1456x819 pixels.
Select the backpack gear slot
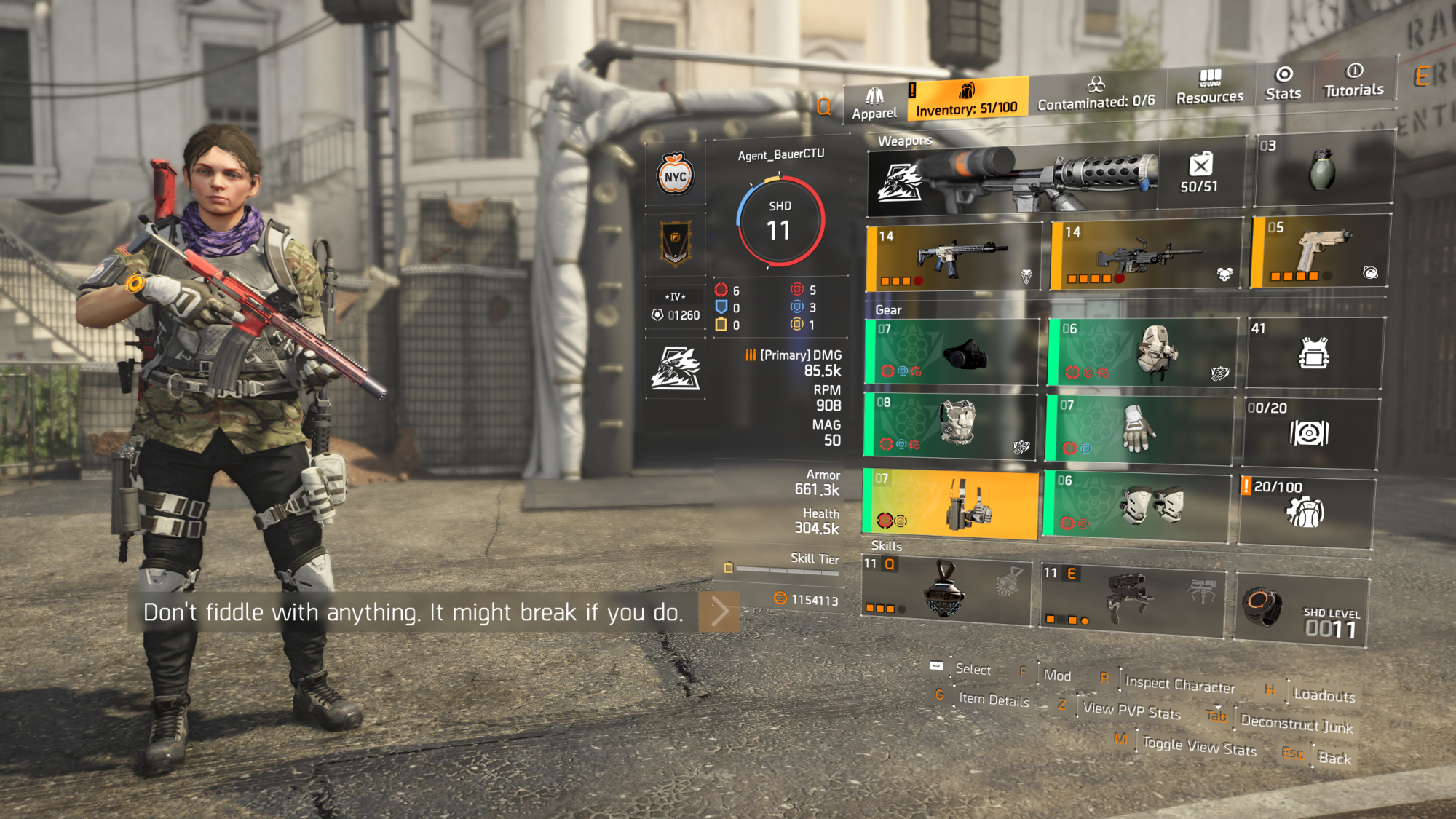pos(1143,352)
